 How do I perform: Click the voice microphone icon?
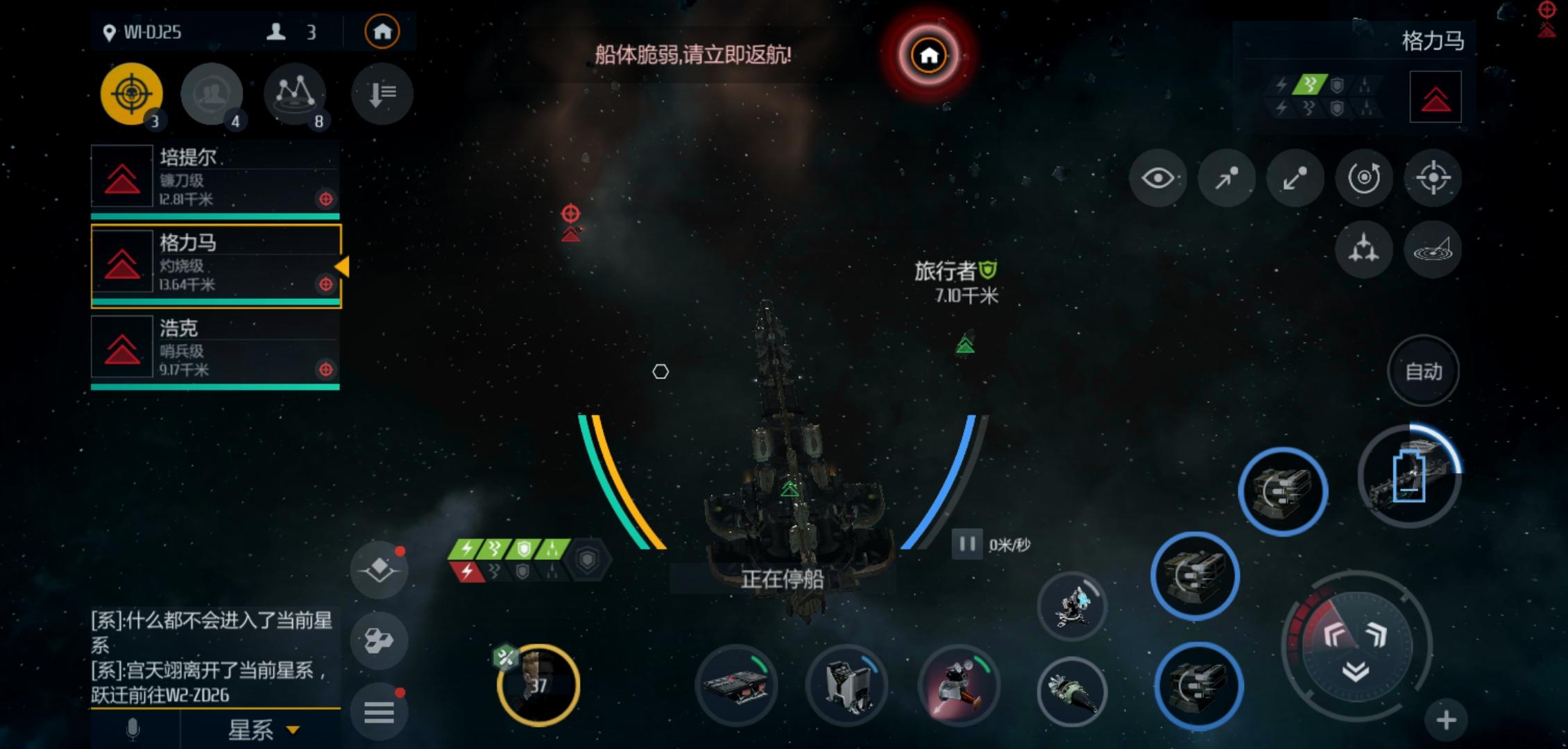click(132, 728)
